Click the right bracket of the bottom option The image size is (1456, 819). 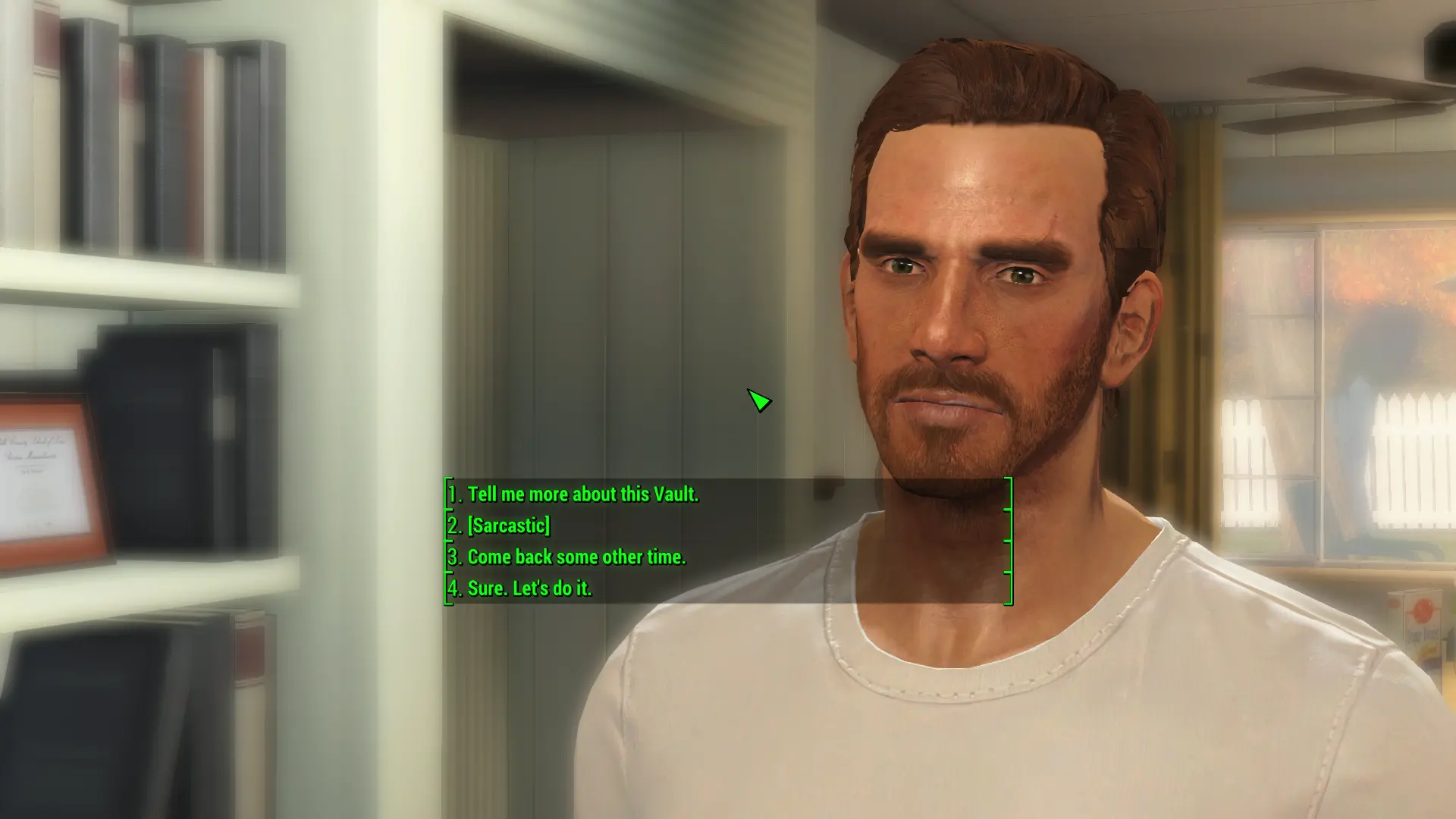click(x=1007, y=589)
